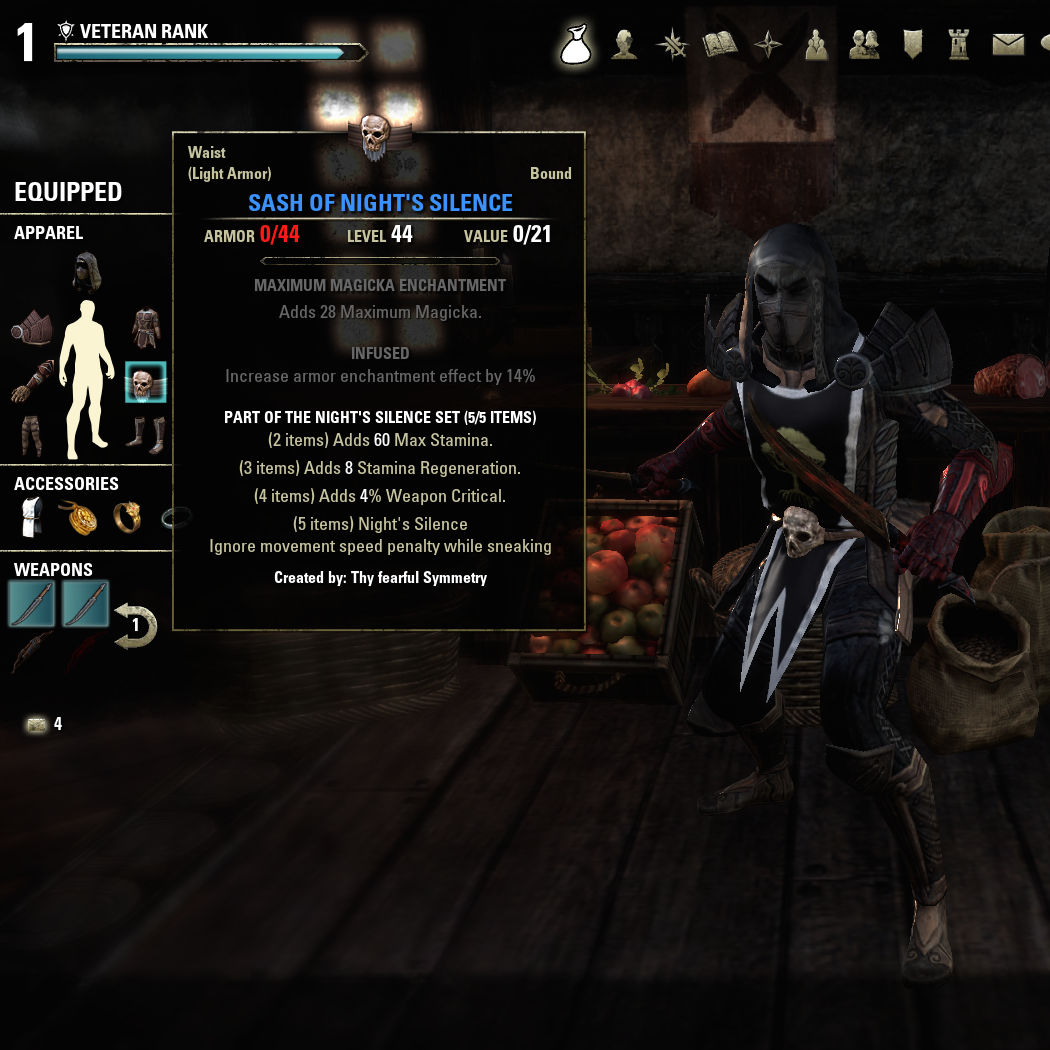
Task: Select the gold amulet necklace slot
Action: click(x=79, y=518)
